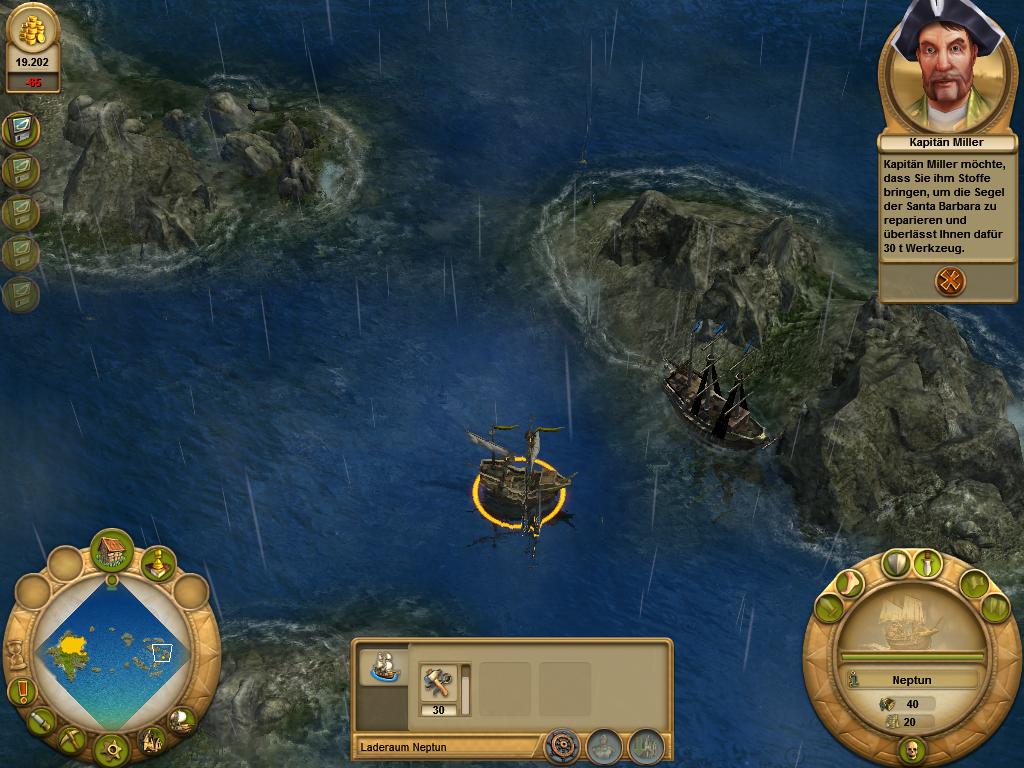Open the house building menu
Image resolution: width=1024 pixels, height=768 pixels.
click(112, 550)
